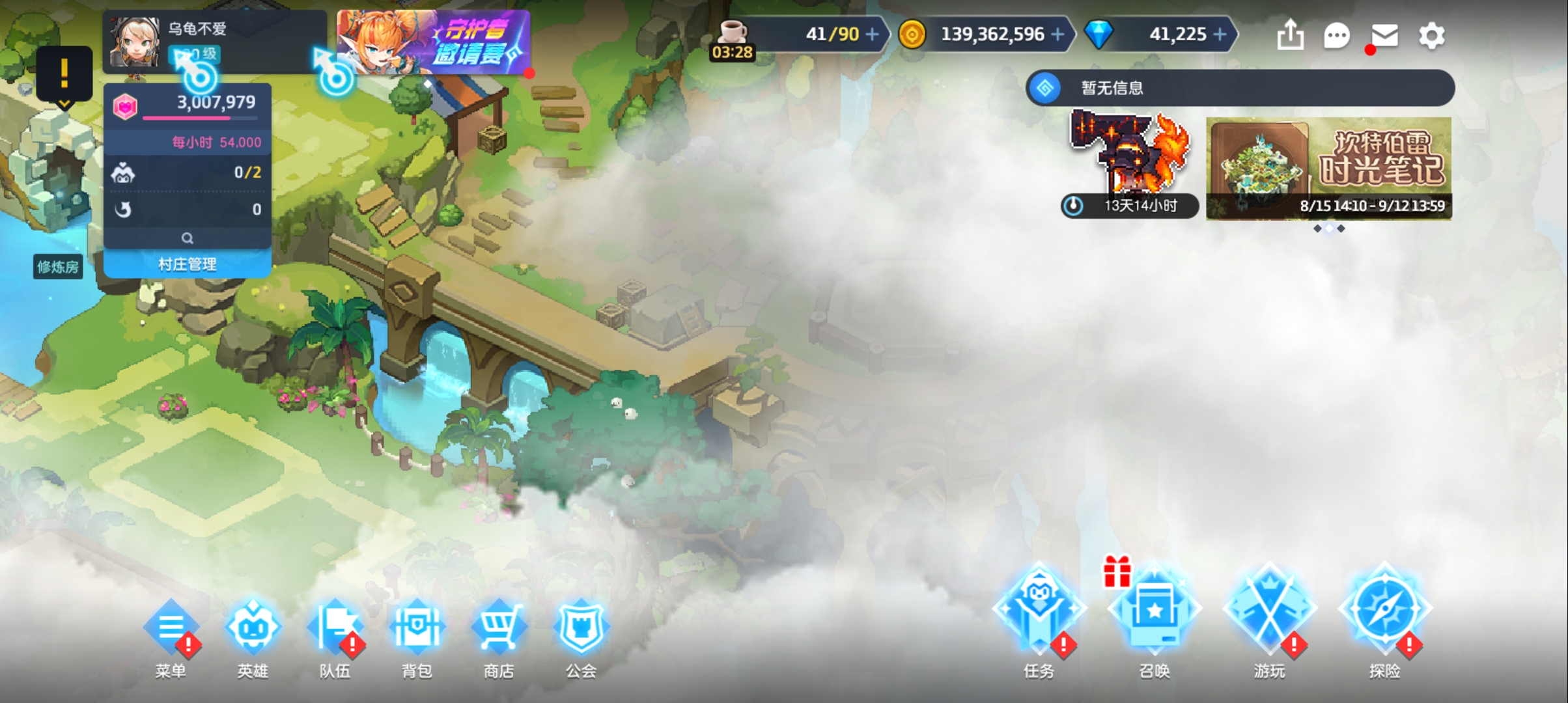Image resolution: width=1568 pixels, height=703 pixels.
Task: Add gold coins with the plus button
Action: coord(1058,34)
